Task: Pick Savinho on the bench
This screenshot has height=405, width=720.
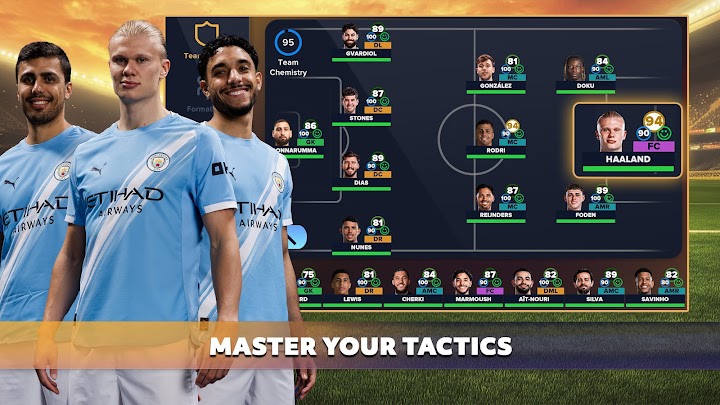Action: pos(655,287)
